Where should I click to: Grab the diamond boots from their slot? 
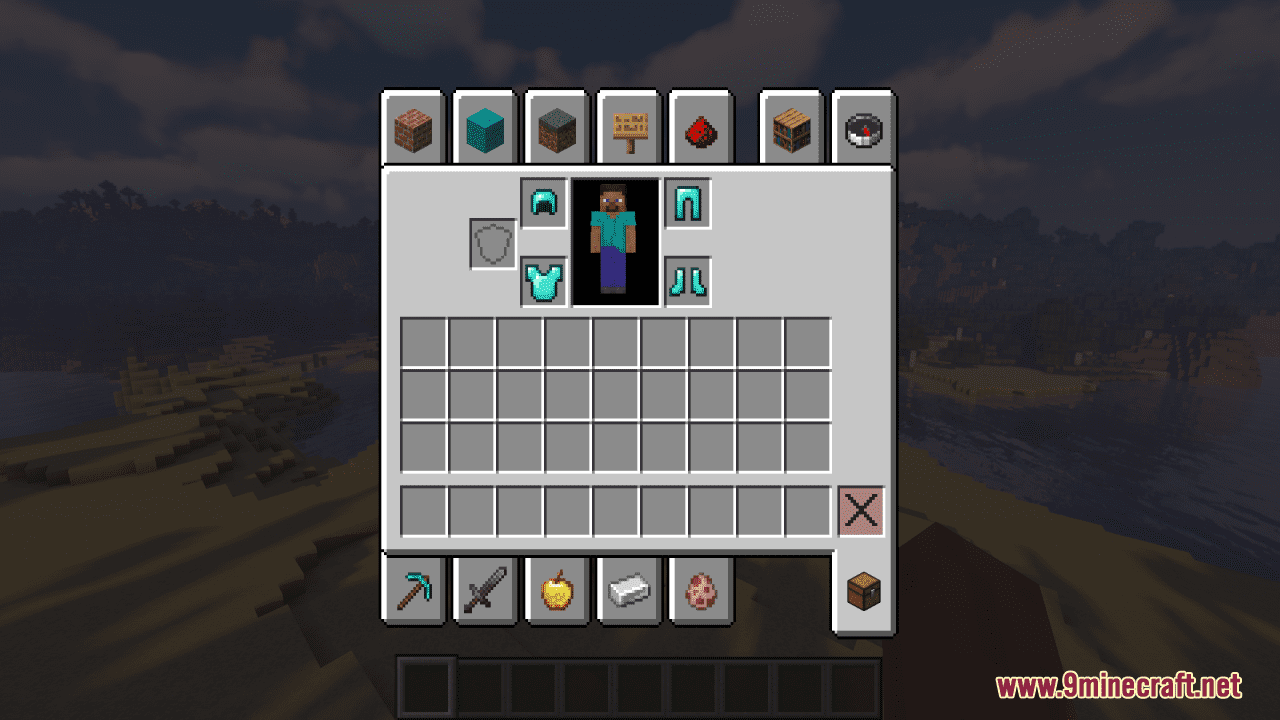pyautogui.click(x=689, y=280)
